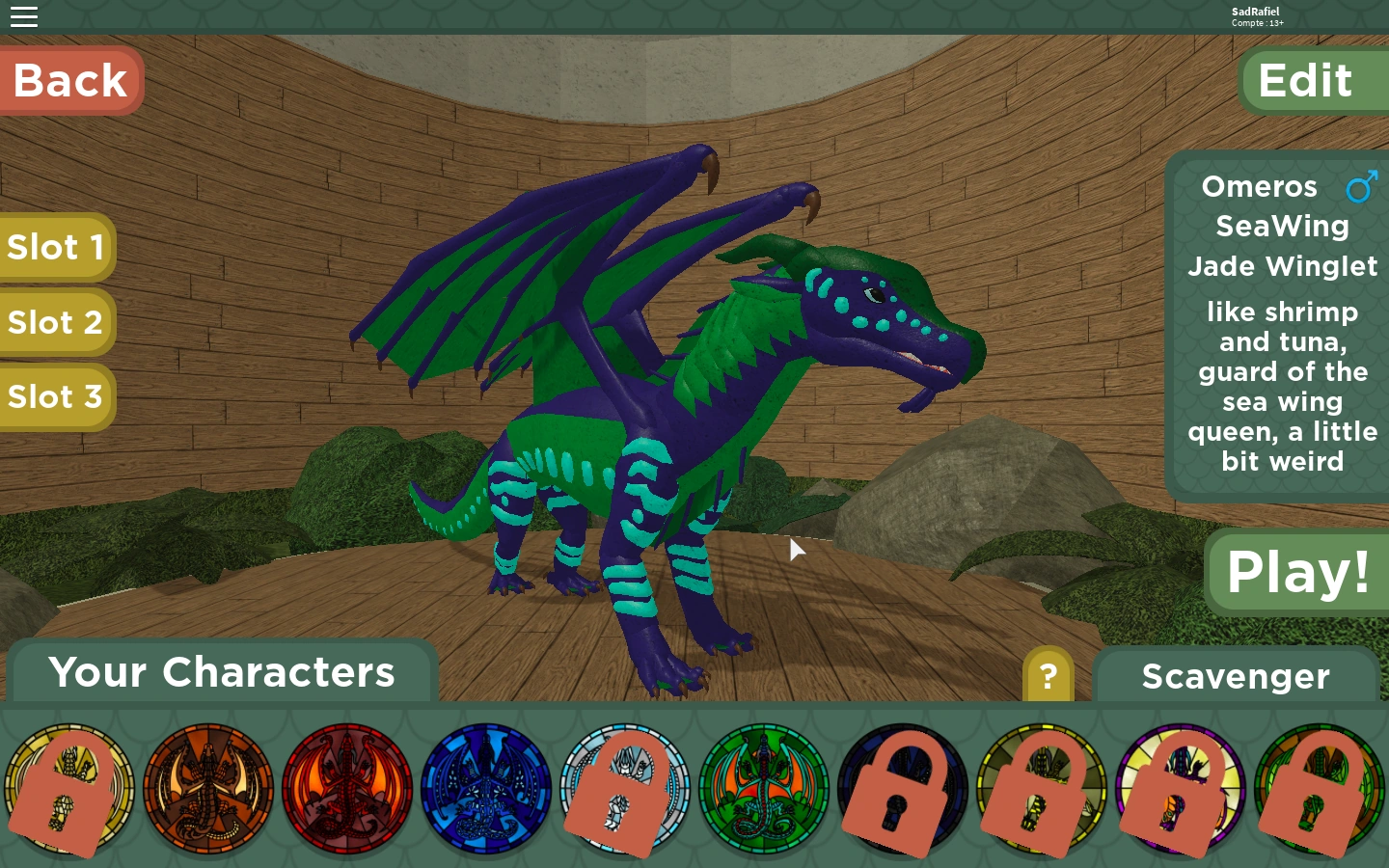Image resolution: width=1389 pixels, height=868 pixels.
Task: Choose the red dragon emblem
Action: pyautogui.click(x=347, y=790)
